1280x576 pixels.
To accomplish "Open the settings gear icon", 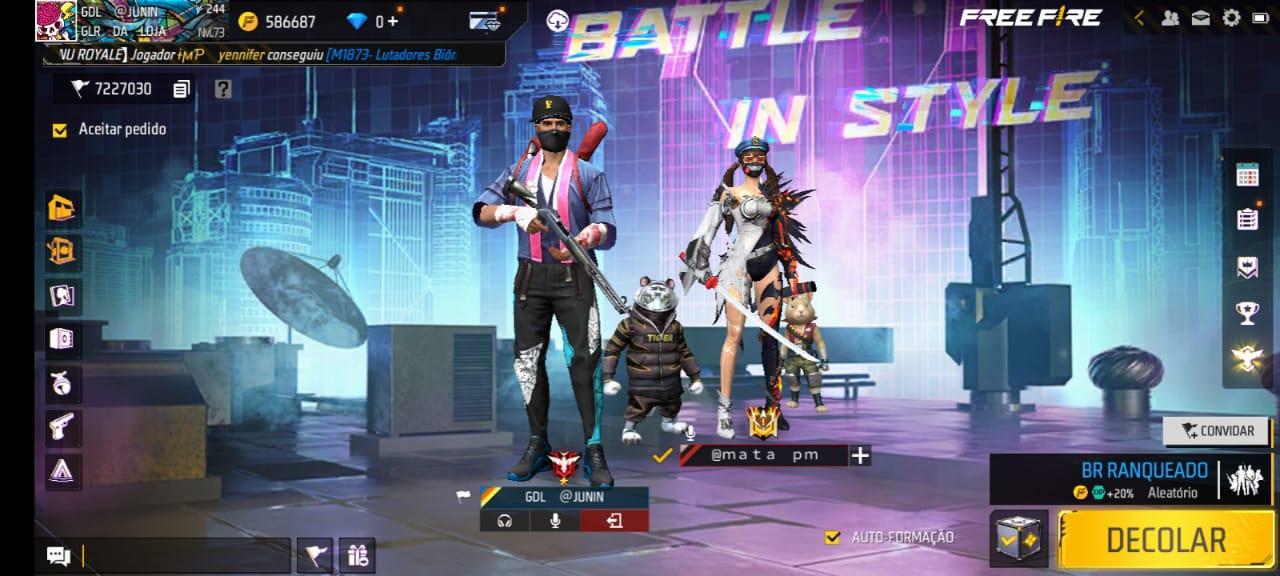I will (1231, 17).
